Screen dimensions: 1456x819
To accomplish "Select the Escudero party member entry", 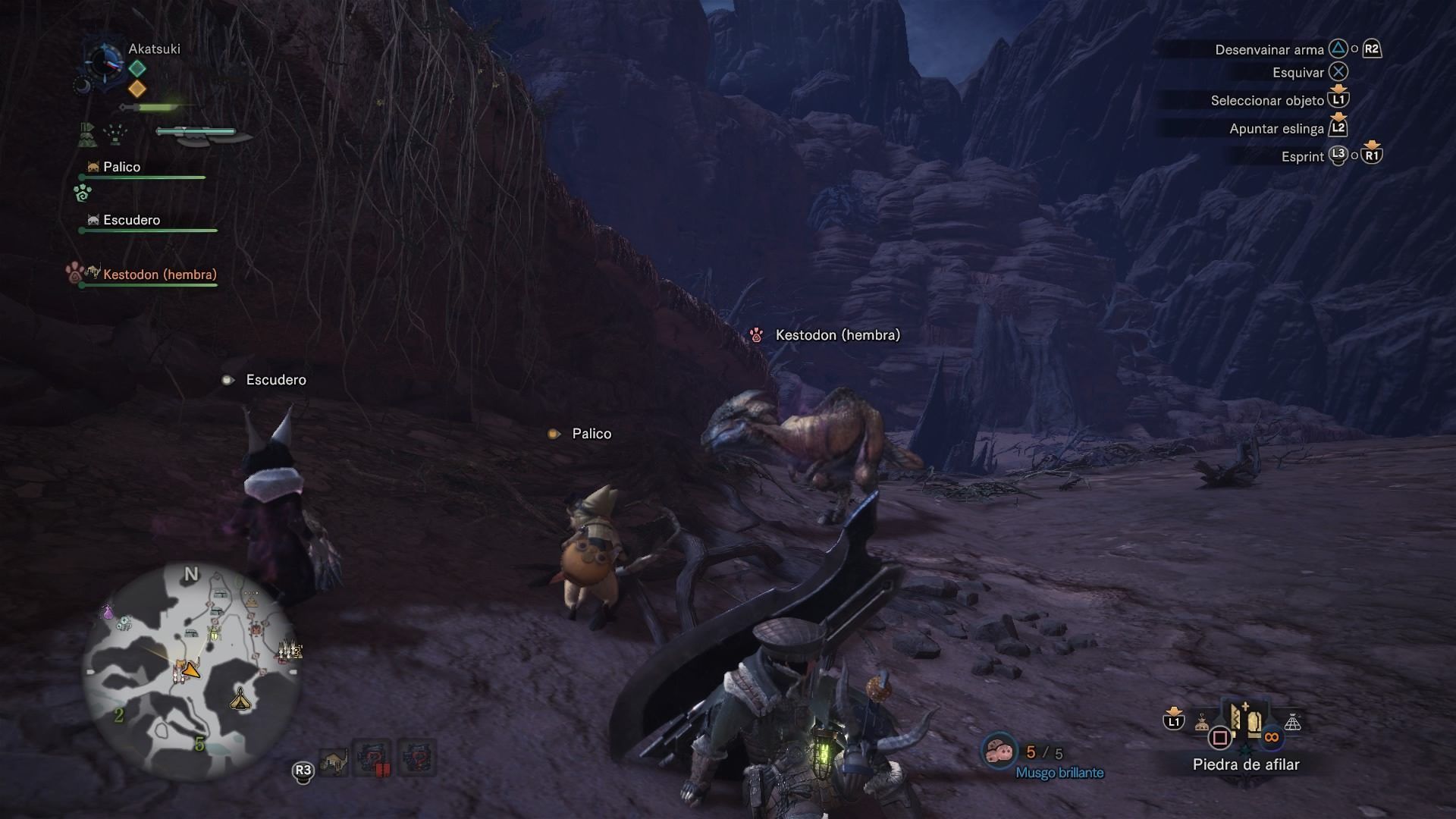I will coord(131,221).
